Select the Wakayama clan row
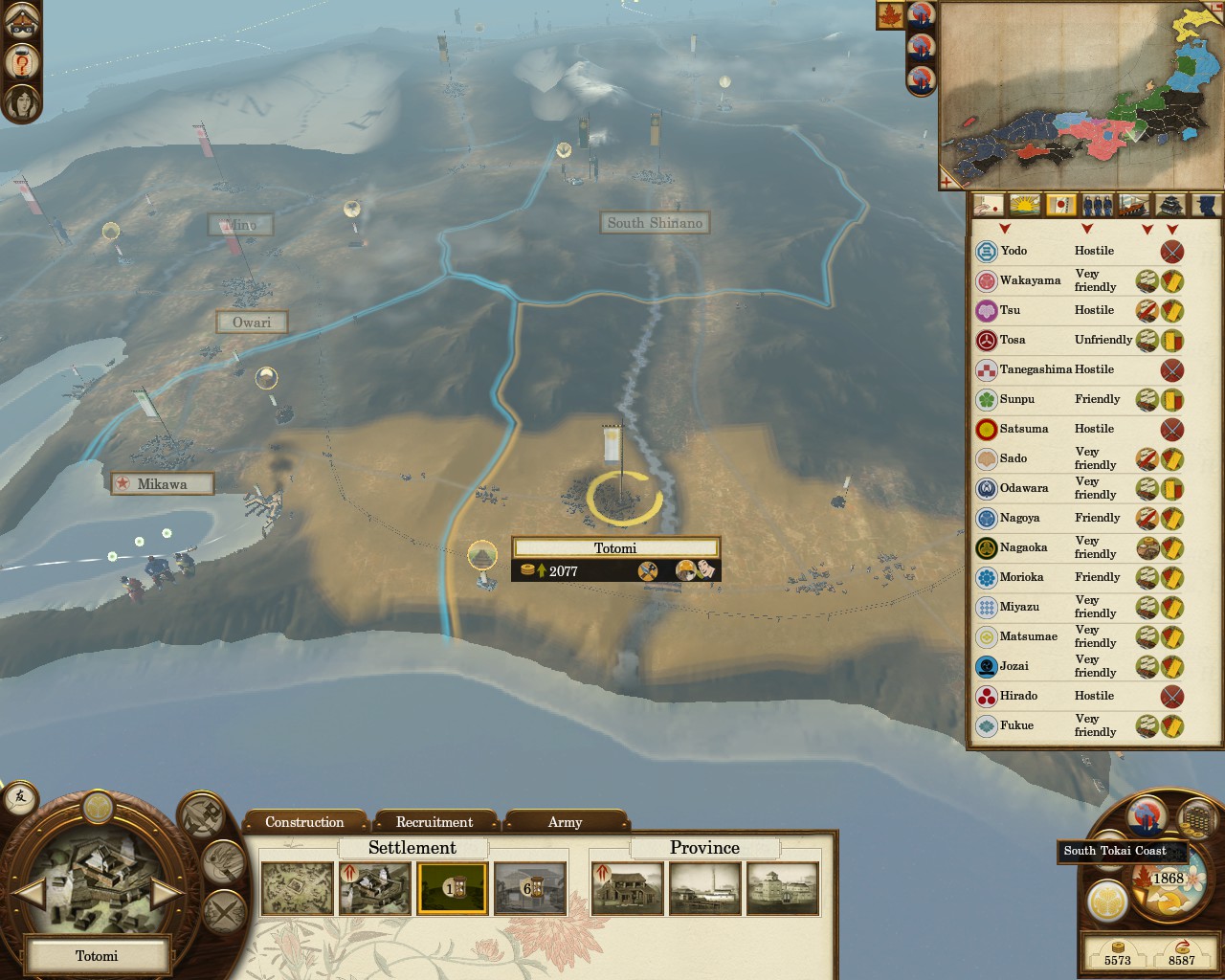Viewport: 1225px width, 980px height. click(x=1030, y=280)
